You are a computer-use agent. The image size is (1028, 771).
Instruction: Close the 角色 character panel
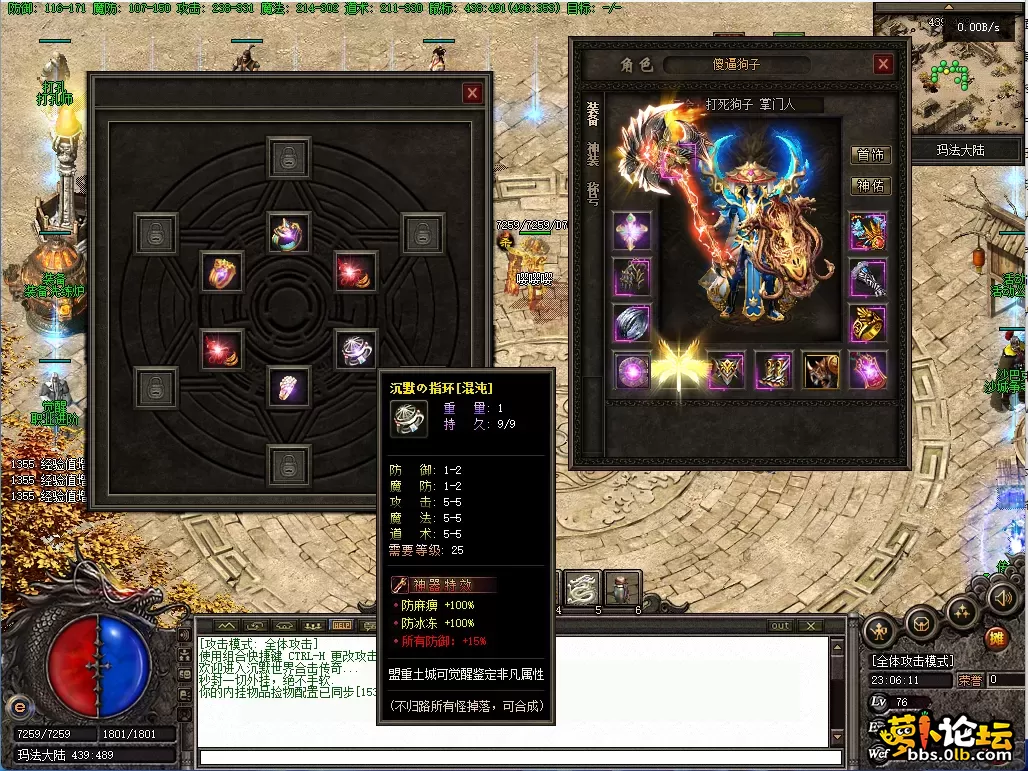883,64
